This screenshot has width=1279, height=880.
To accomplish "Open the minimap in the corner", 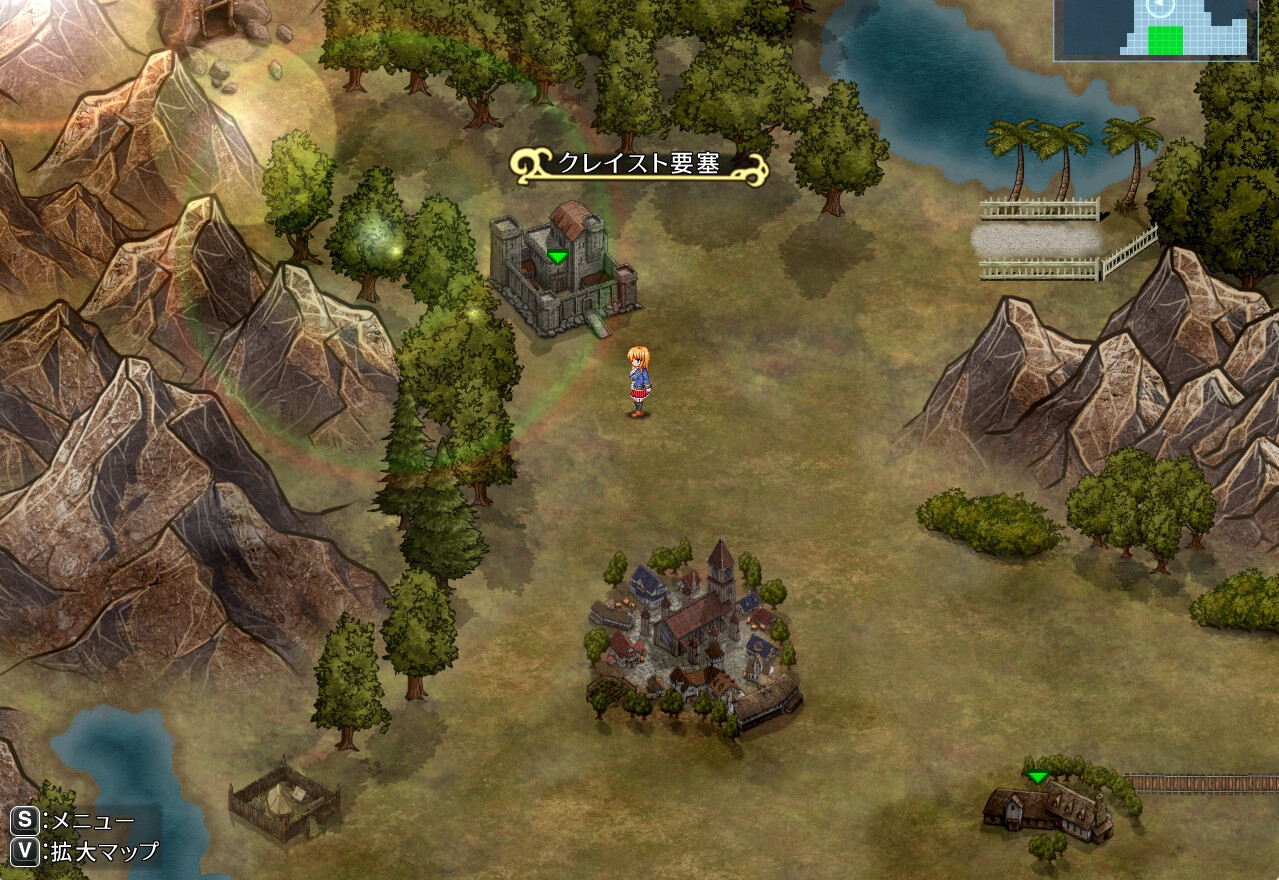I will click(1155, 30).
